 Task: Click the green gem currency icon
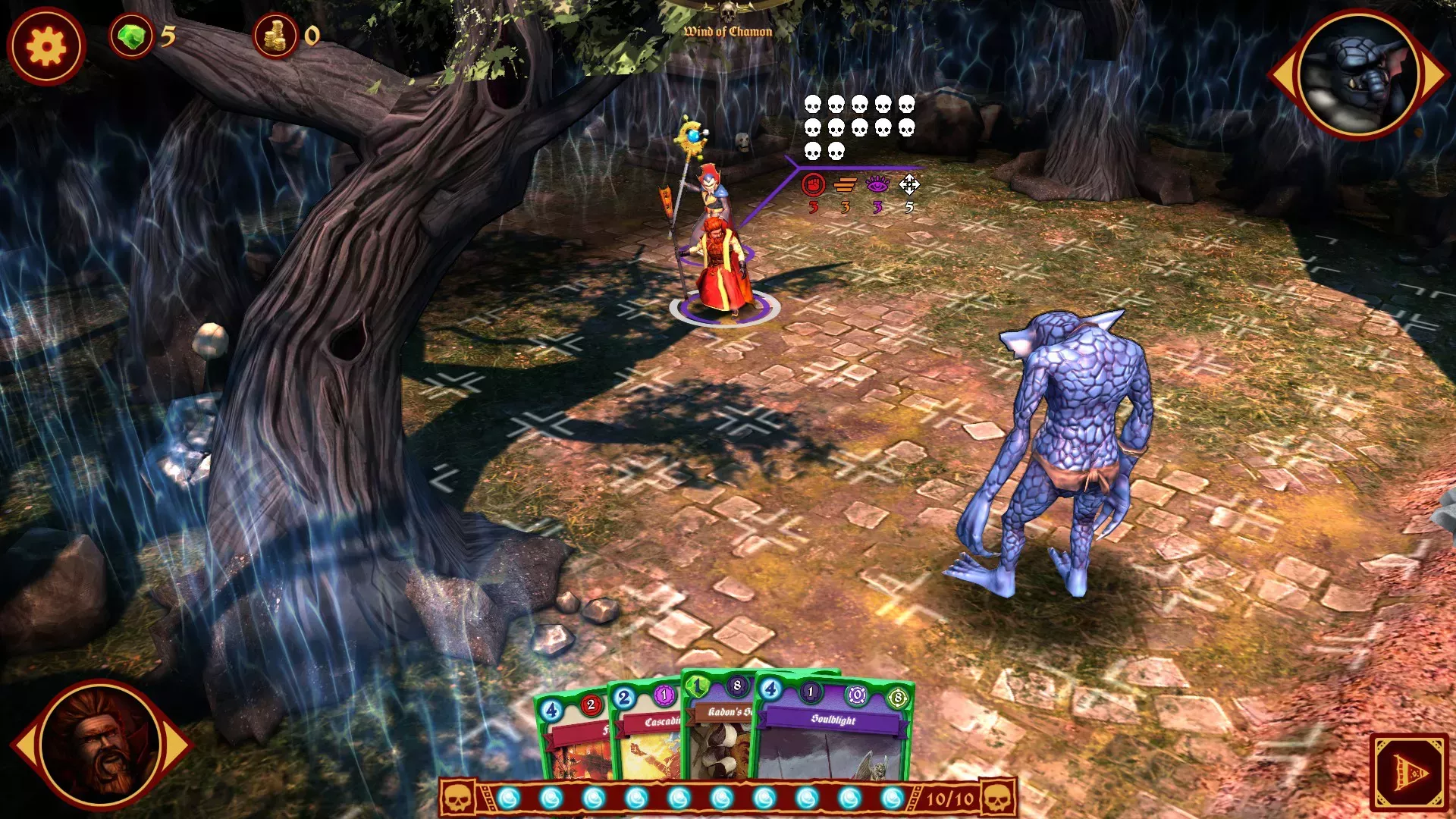131,36
